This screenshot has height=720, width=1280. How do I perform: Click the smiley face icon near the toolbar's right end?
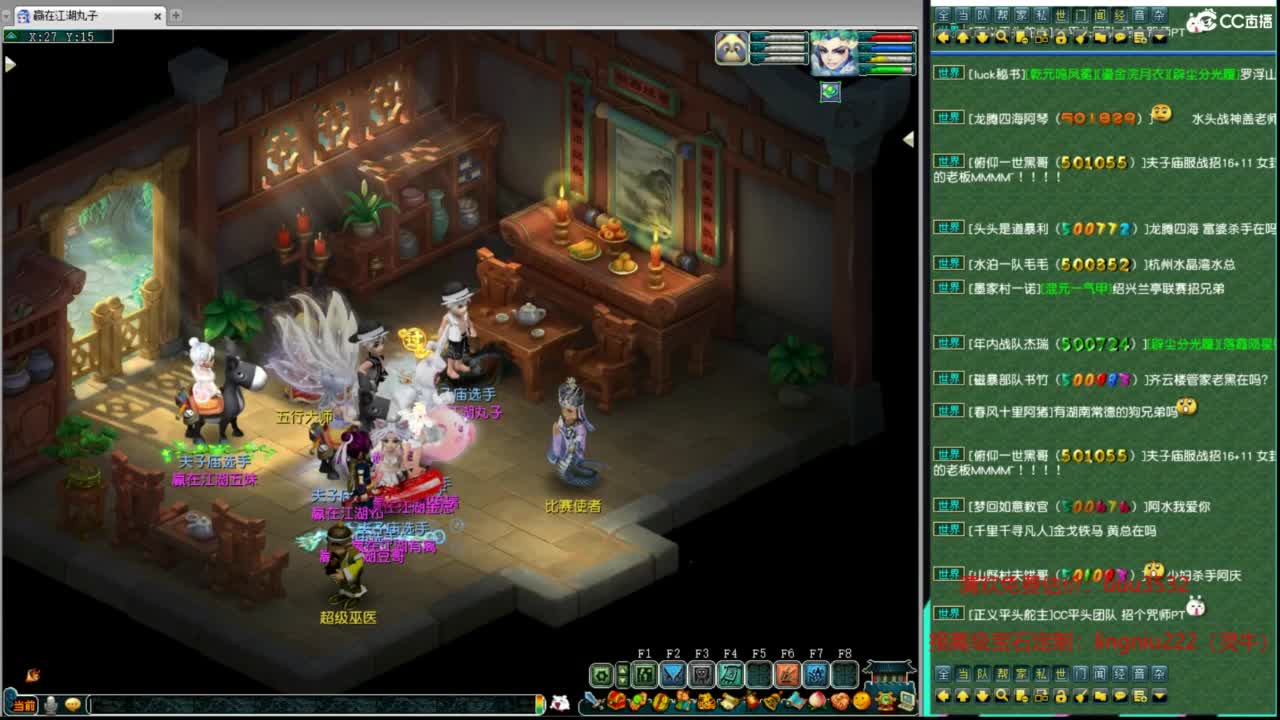tap(862, 701)
